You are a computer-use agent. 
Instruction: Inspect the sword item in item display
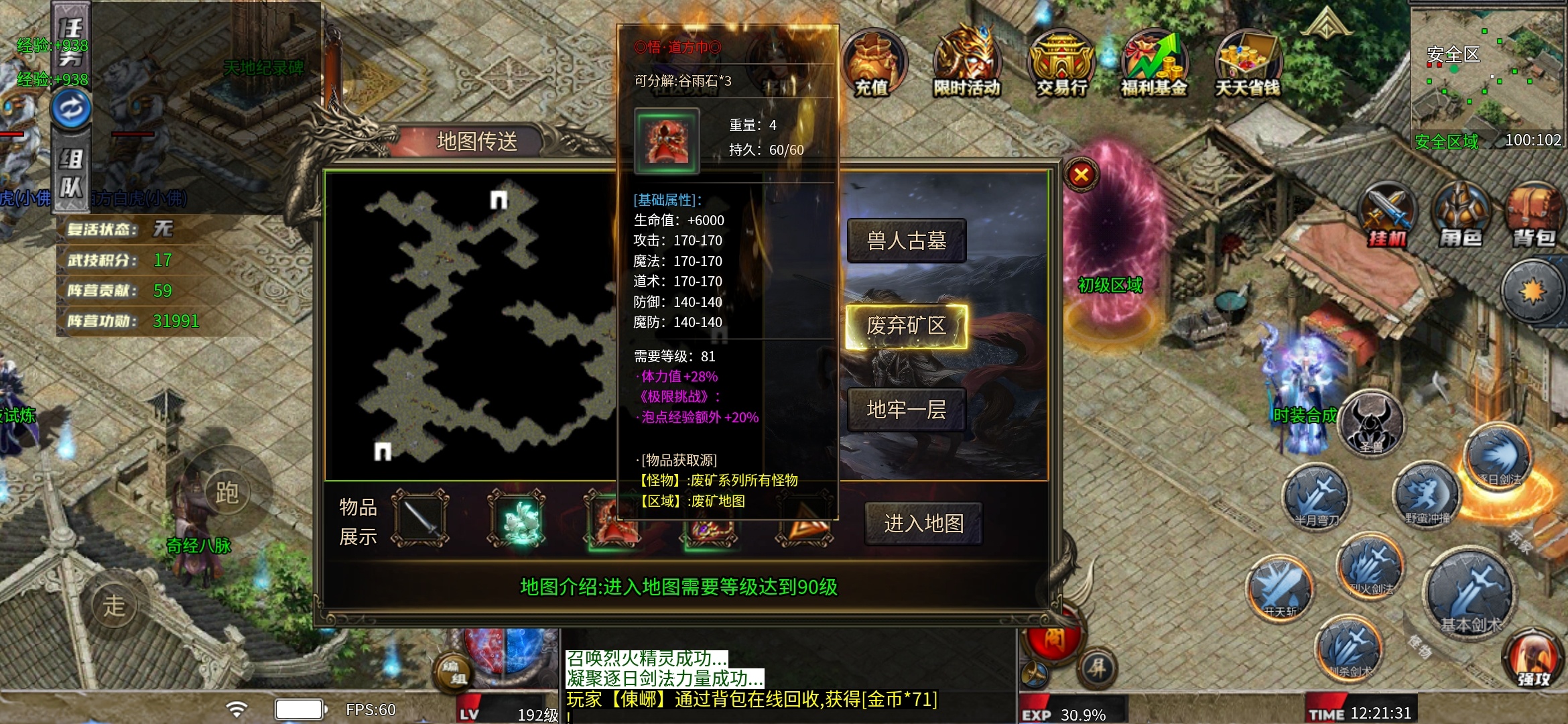420,519
